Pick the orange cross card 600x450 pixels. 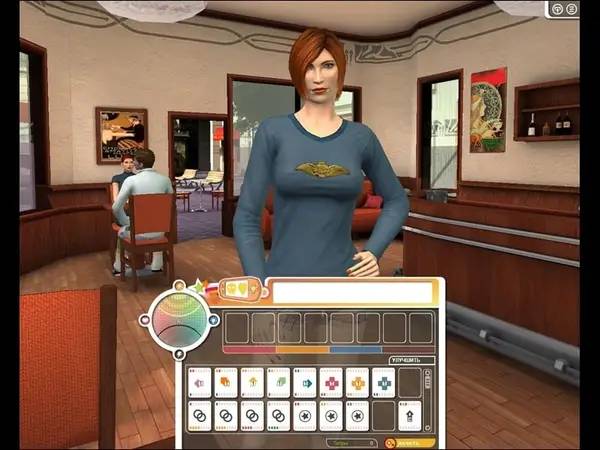click(358, 382)
